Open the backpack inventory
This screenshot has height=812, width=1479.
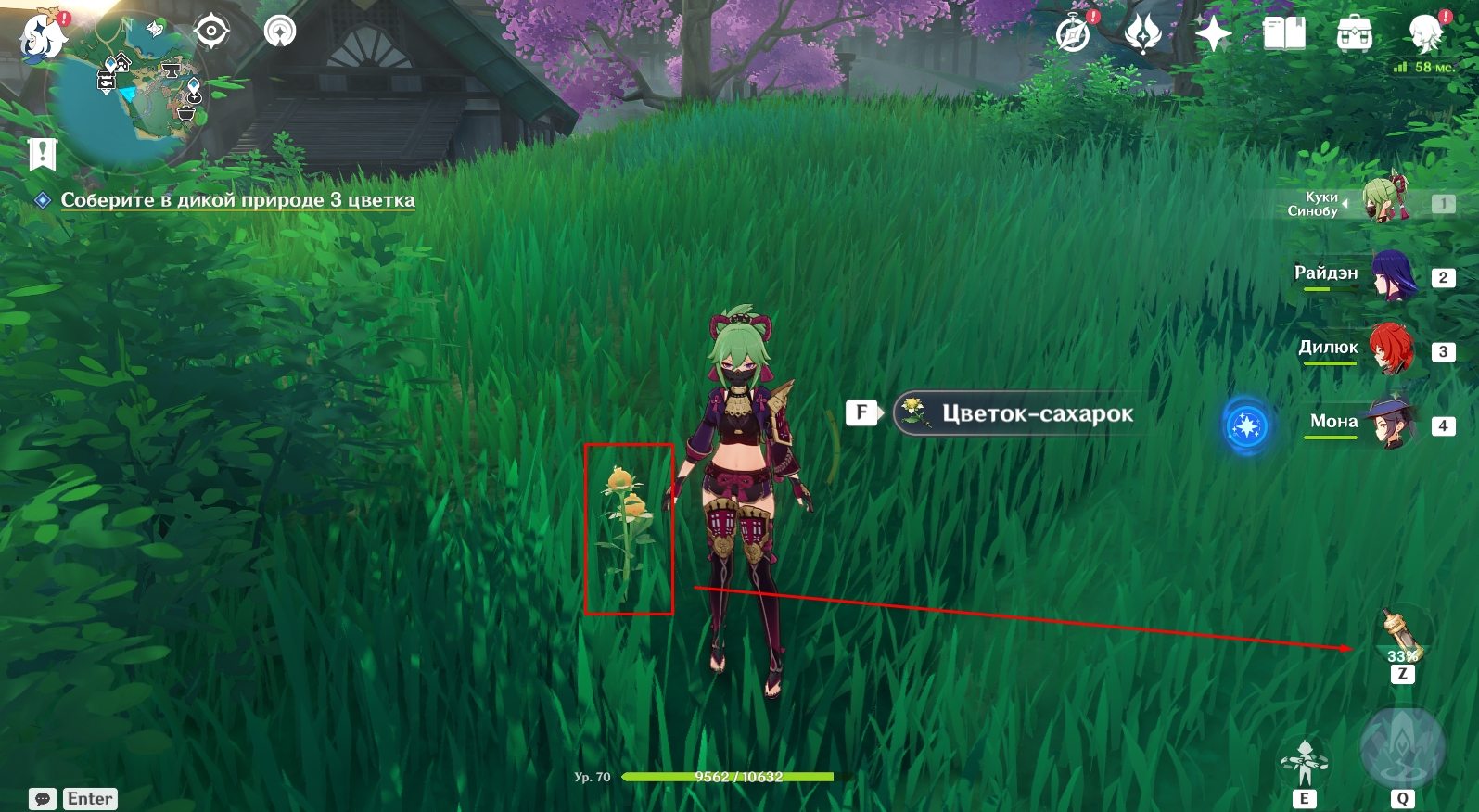[x=1355, y=35]
